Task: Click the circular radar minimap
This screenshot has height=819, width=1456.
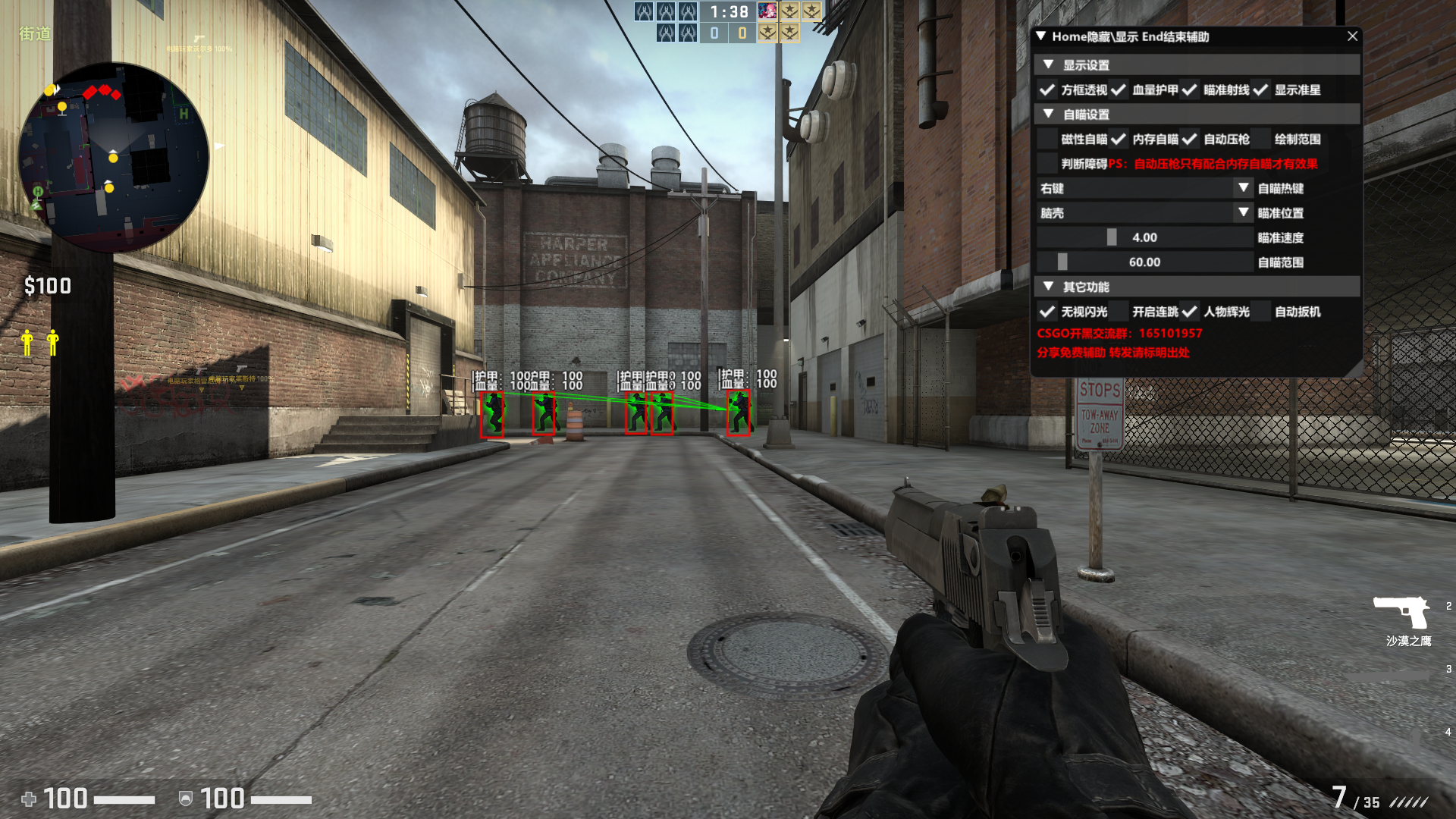Action: pos(113,158)
